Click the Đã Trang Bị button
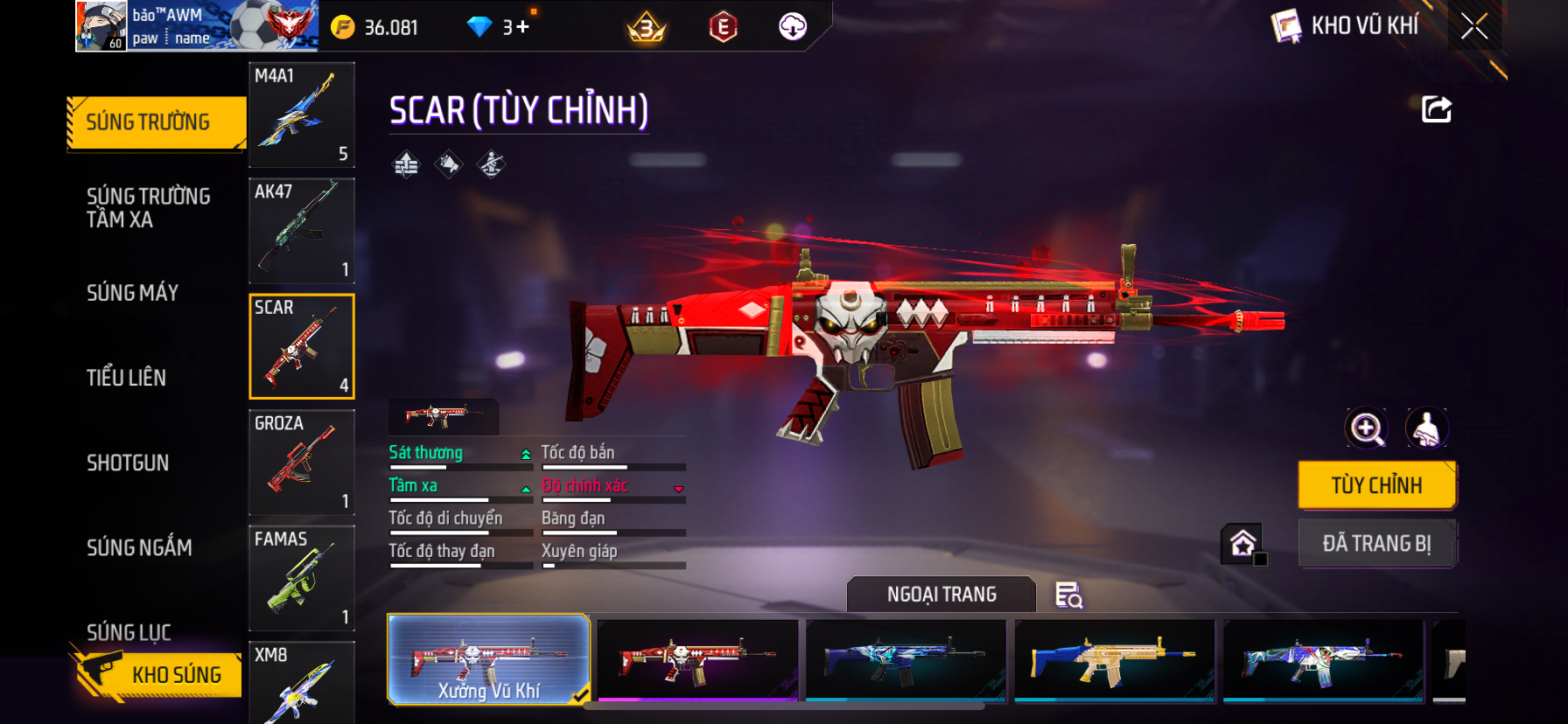This screenshot has width=1568, height=724. pyautogui.click(x=1376, y=544)
